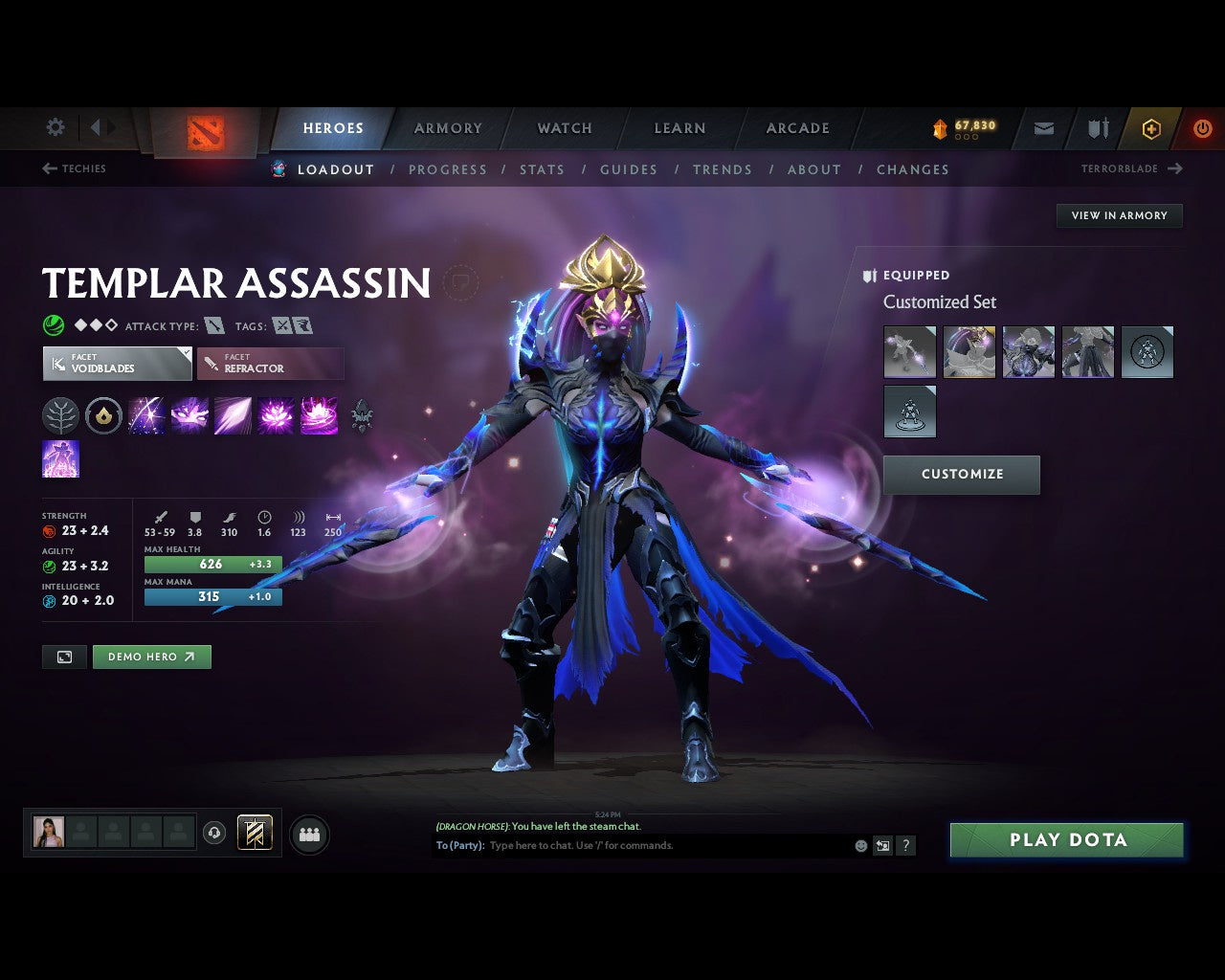
Task: Open the armory shield-and-sword icon
Action: [1096, 129]
